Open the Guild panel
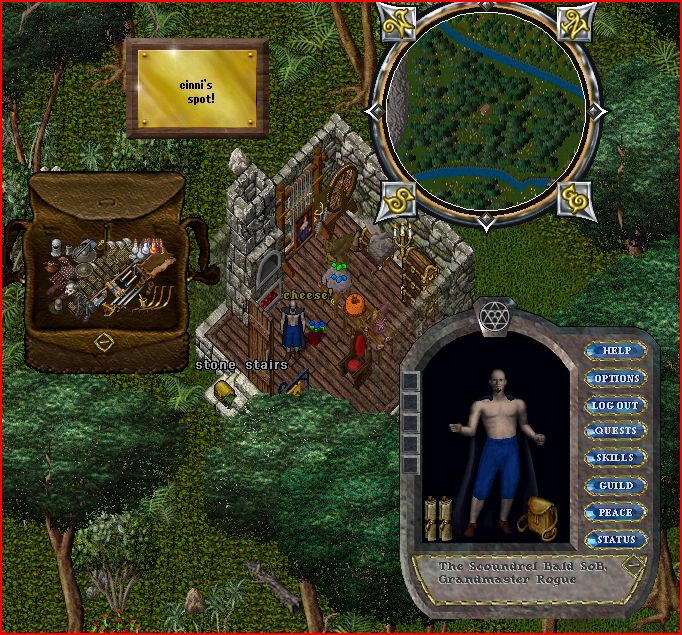Viewport: 682px width, 635px height. 616,485
